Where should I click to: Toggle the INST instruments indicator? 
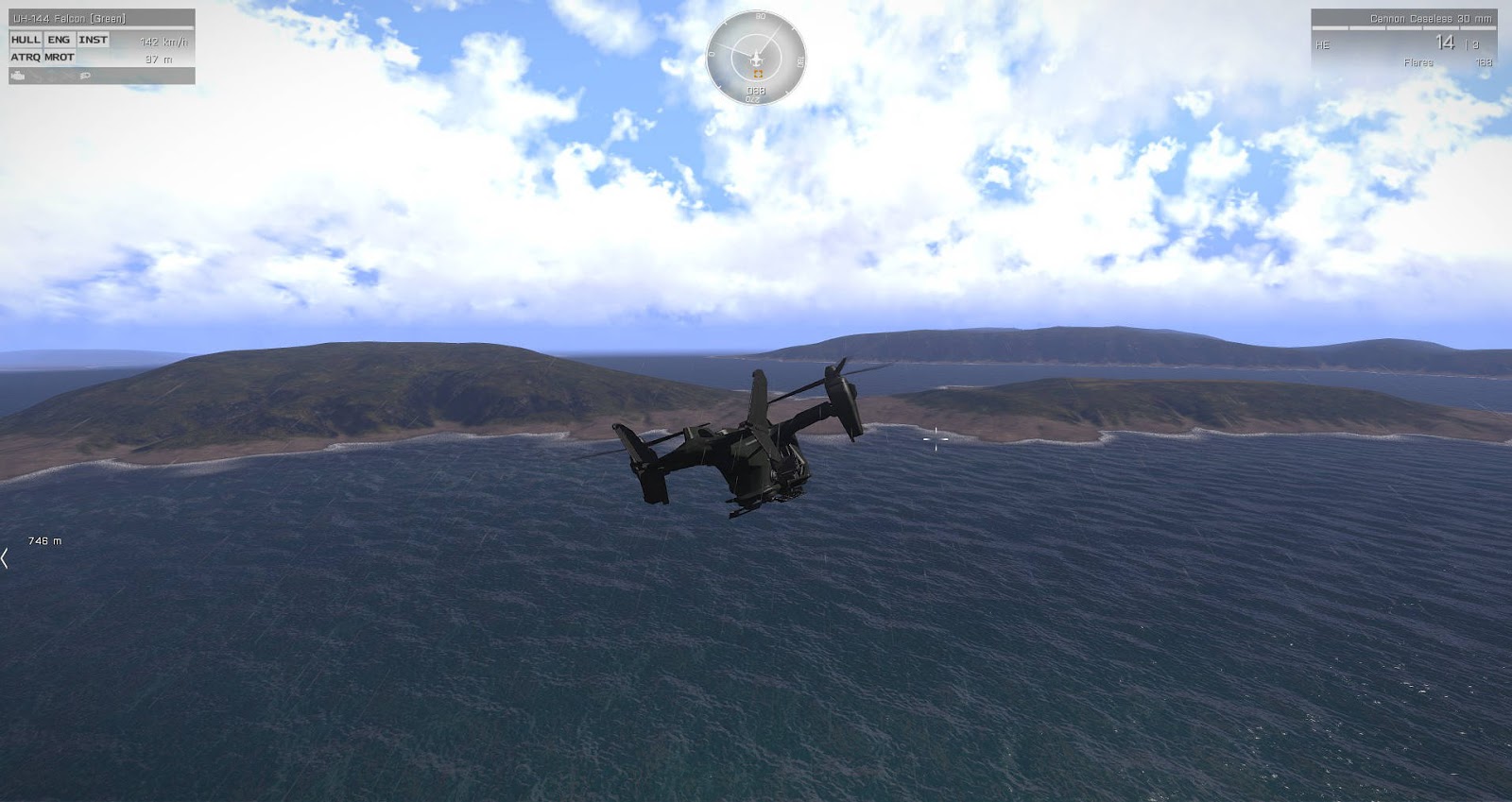93,41
